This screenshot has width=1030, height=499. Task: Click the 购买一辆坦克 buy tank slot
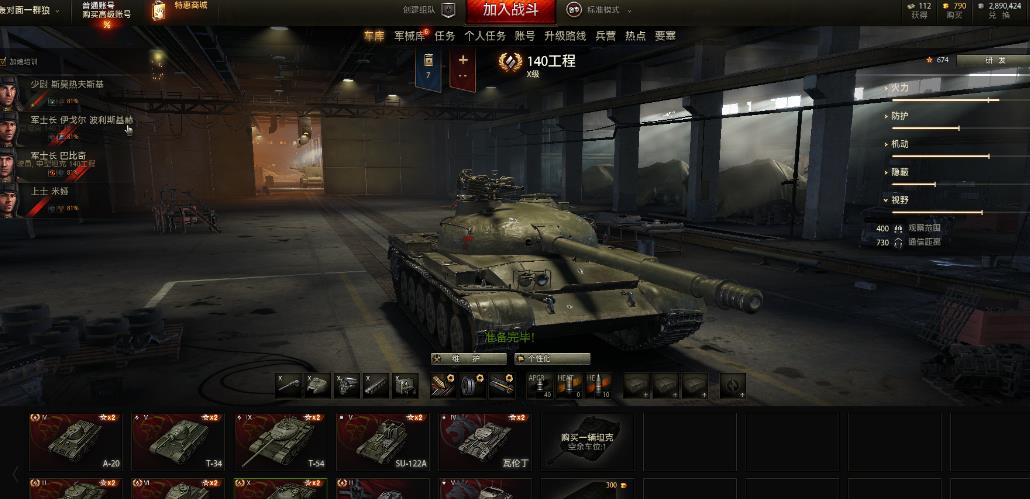pos(587,441)
